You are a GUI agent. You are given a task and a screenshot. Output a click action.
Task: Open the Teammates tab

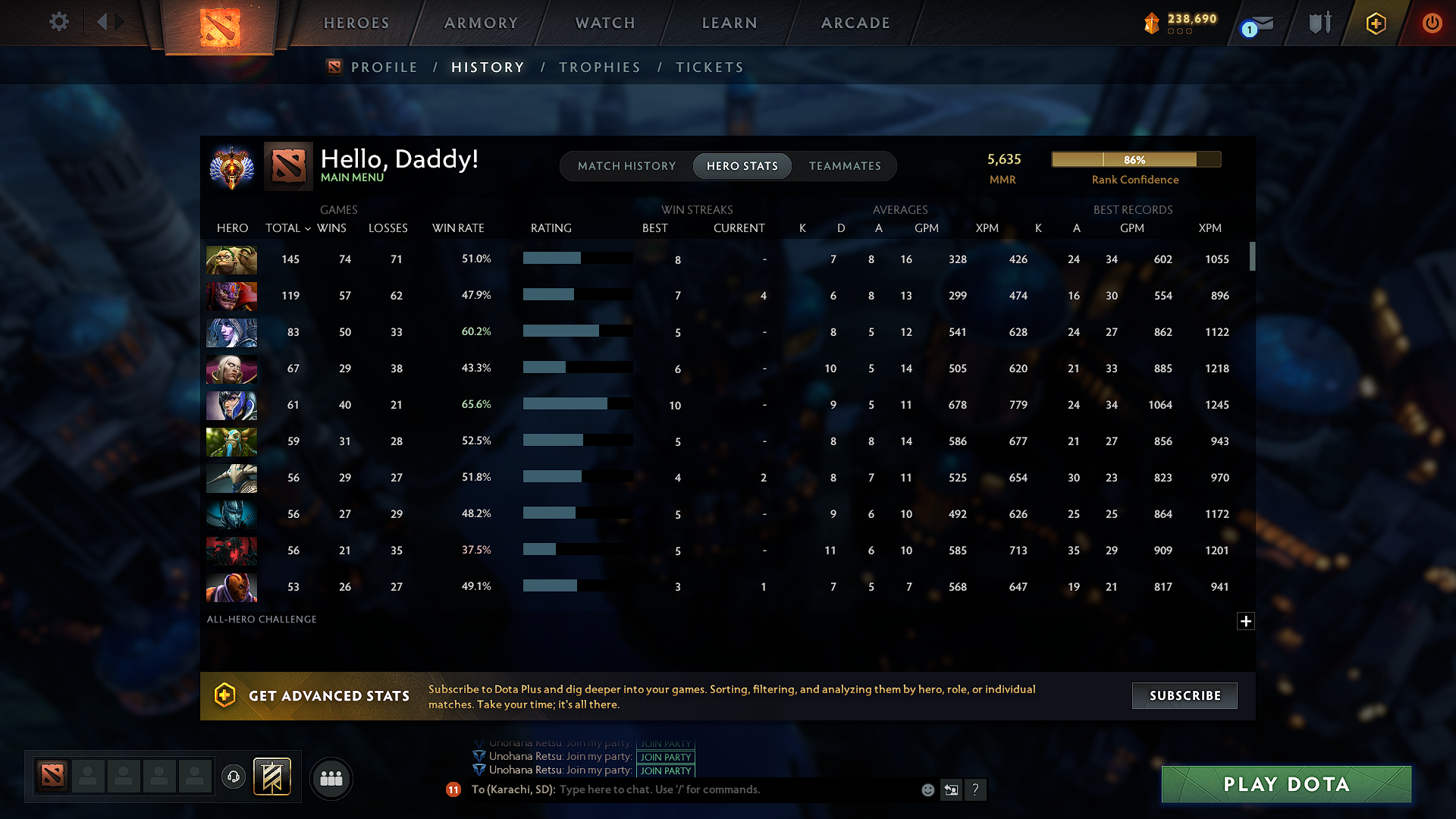(x=845, y=165)
